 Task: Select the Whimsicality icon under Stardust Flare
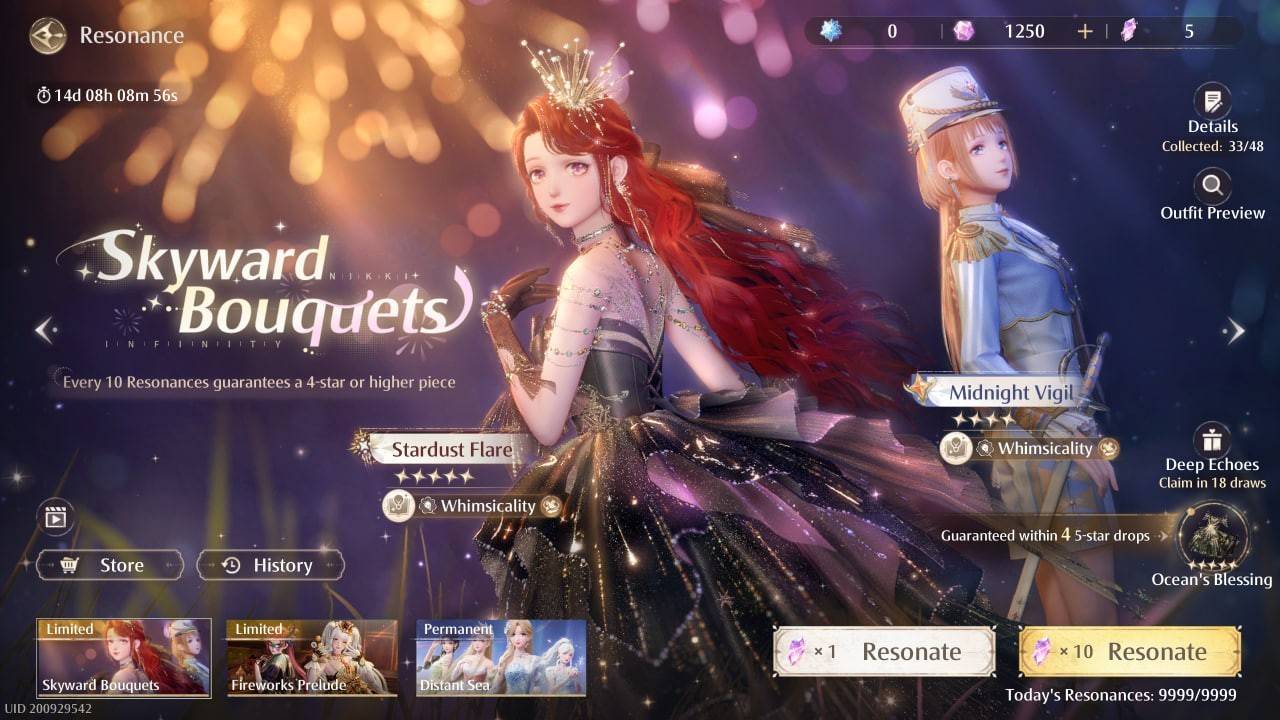point(397,506)
